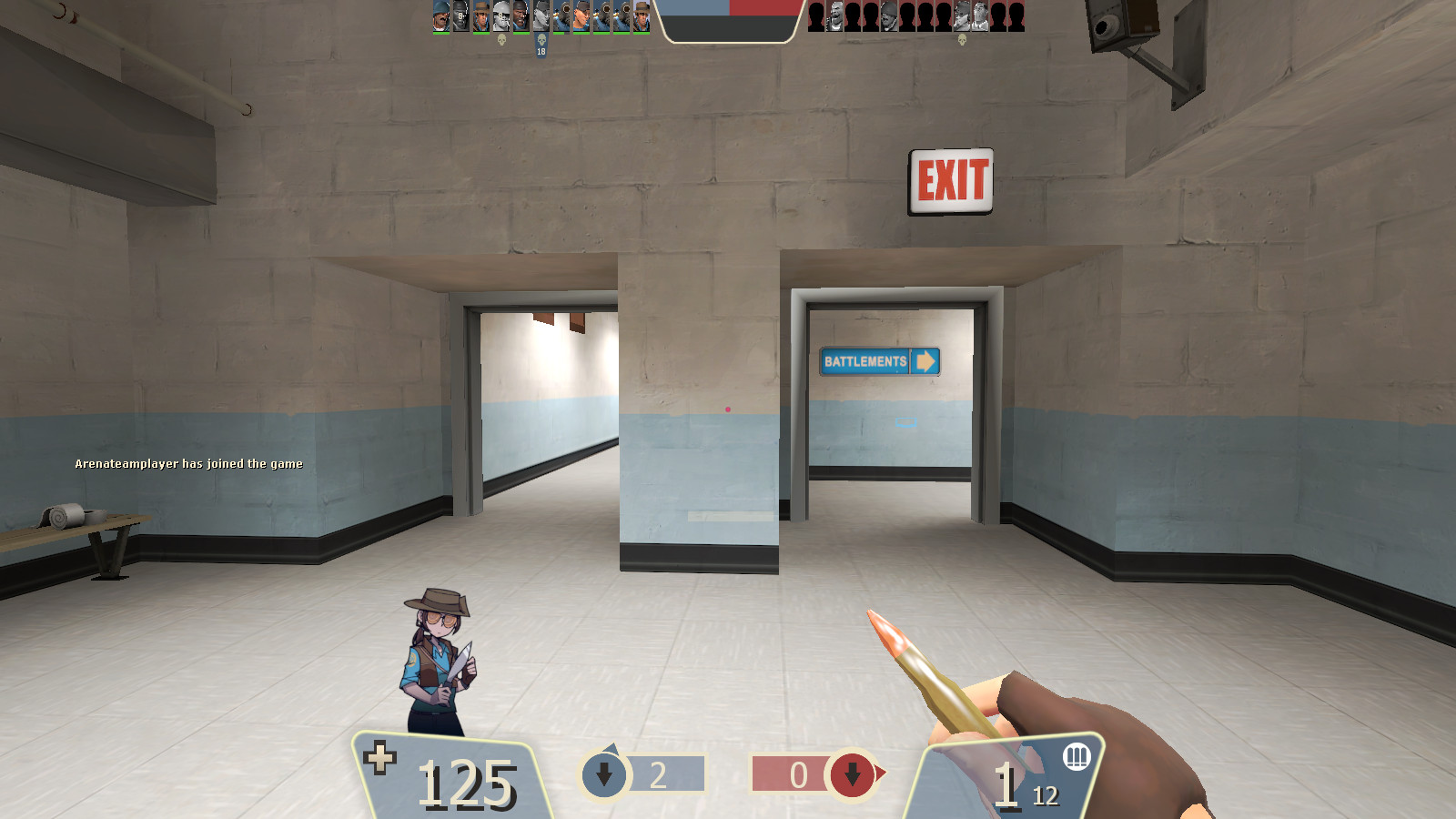Click the red team's down-arrow score icon
Viewport: 1456px width, 819px height.
(x=853, y=775)
